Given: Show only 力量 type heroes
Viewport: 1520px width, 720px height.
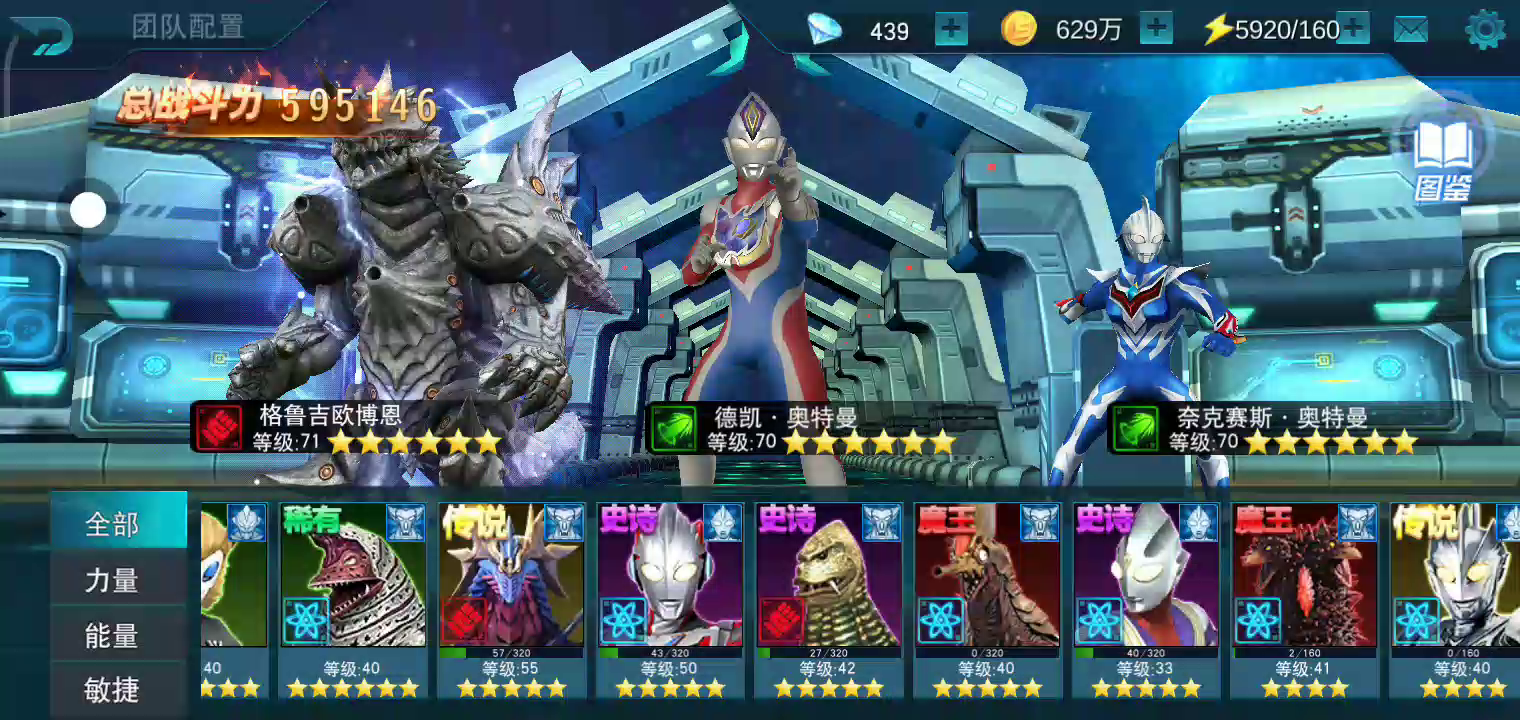Looking at the screenshot, I should [112, 579].
